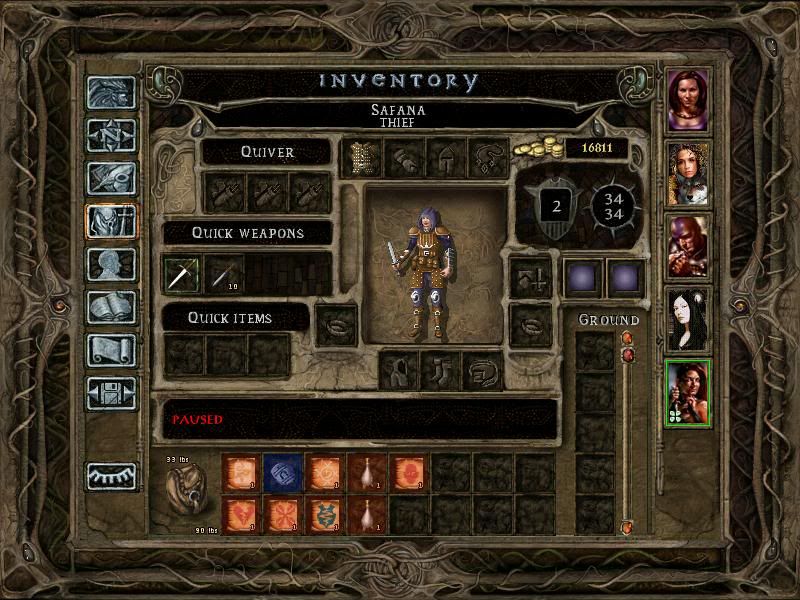Pick the quick weapon stack of 10
The height and width of the screenshot is (600, 800).
[x=224, y=274]
